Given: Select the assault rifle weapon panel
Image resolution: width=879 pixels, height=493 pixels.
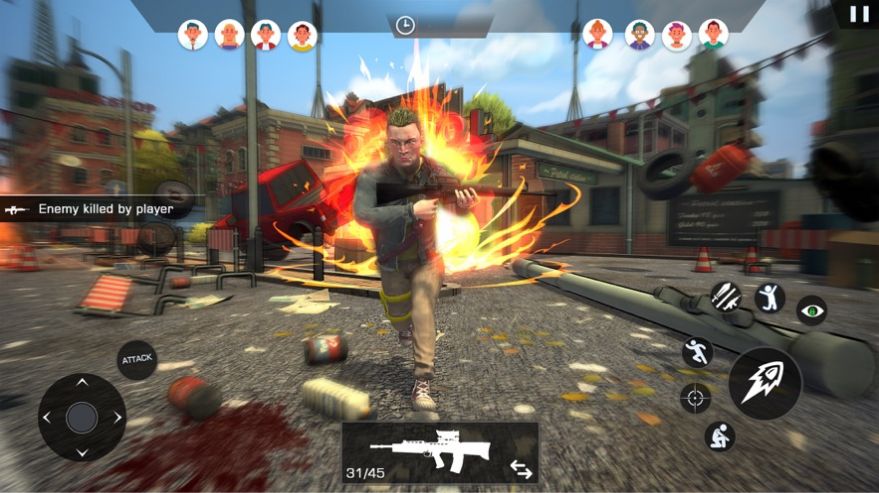Looking at the screenshot, I should [430, 449].
